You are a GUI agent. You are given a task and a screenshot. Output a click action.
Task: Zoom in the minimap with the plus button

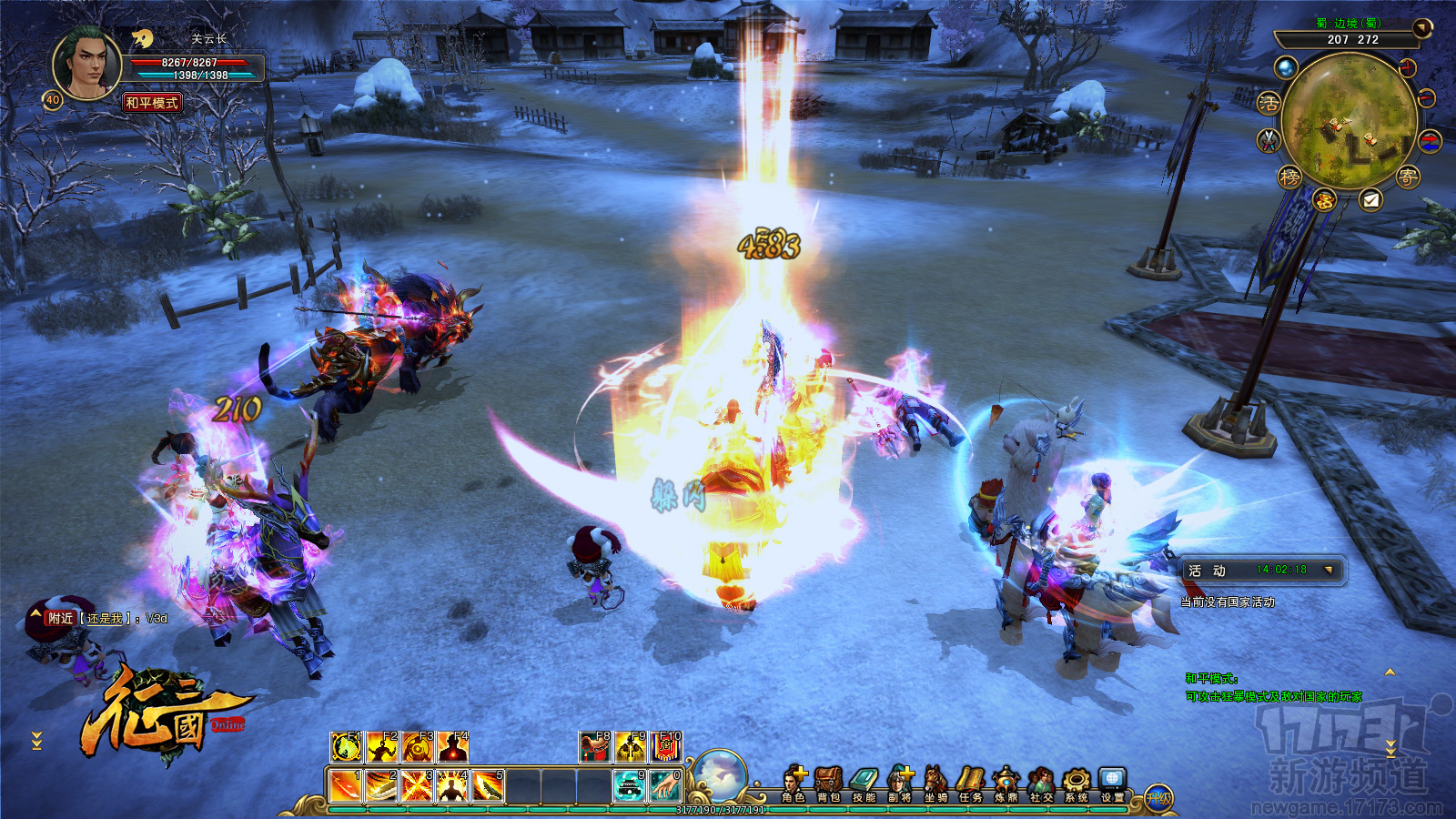pos(1408,67)
